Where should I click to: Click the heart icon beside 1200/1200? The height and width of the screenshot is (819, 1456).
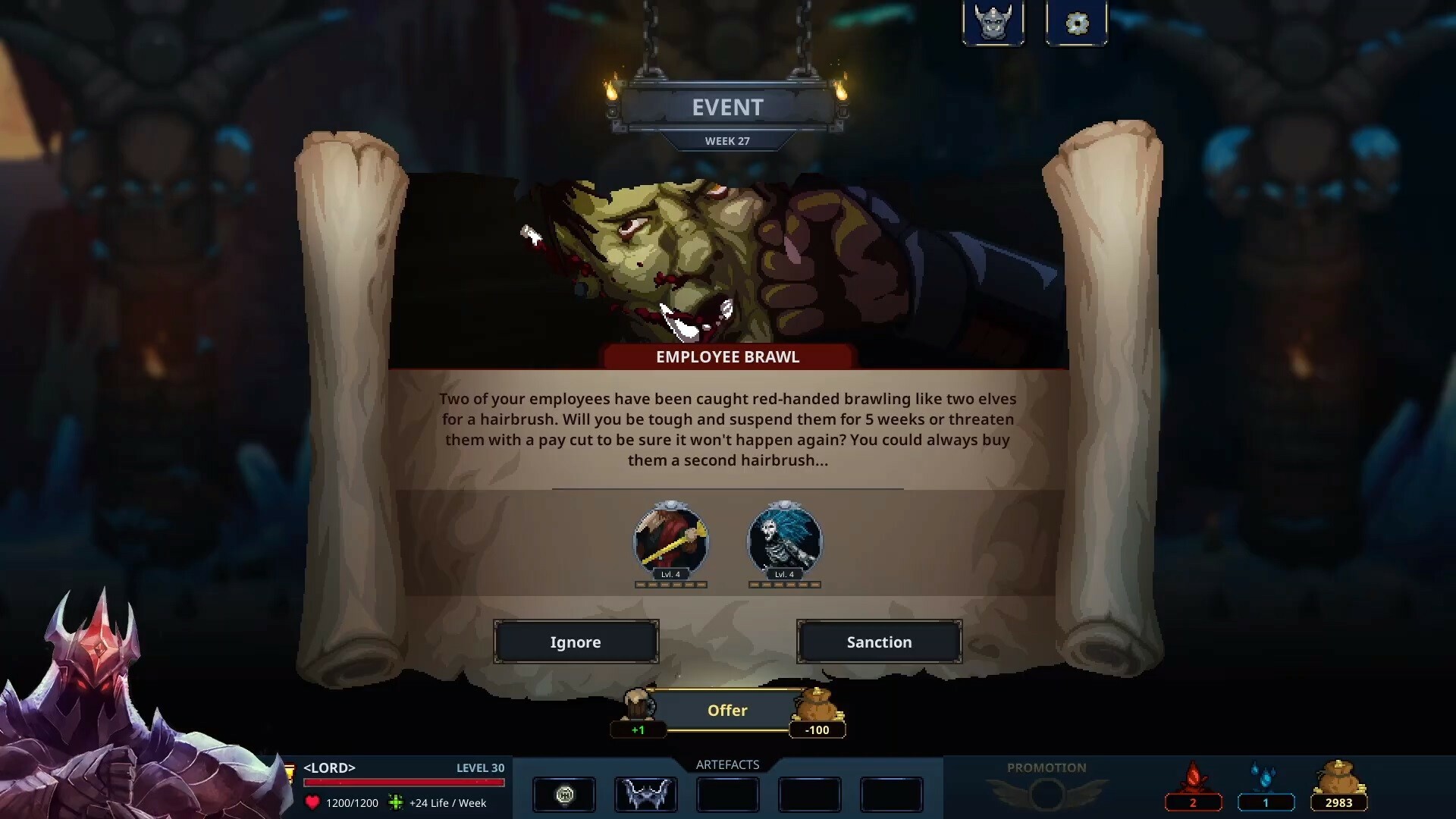point(313,802)
